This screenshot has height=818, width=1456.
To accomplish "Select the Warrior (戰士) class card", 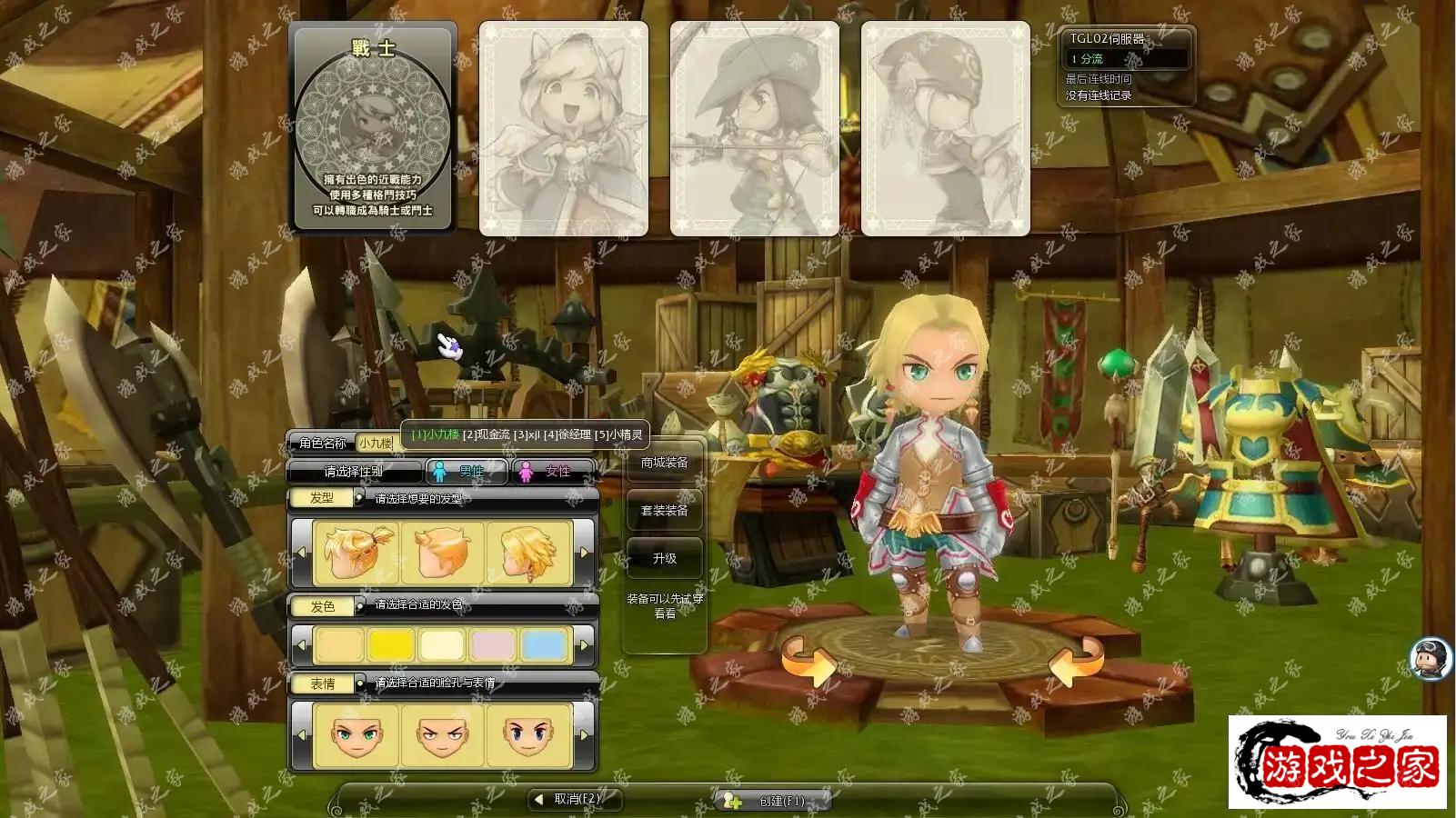I will 372,128.
